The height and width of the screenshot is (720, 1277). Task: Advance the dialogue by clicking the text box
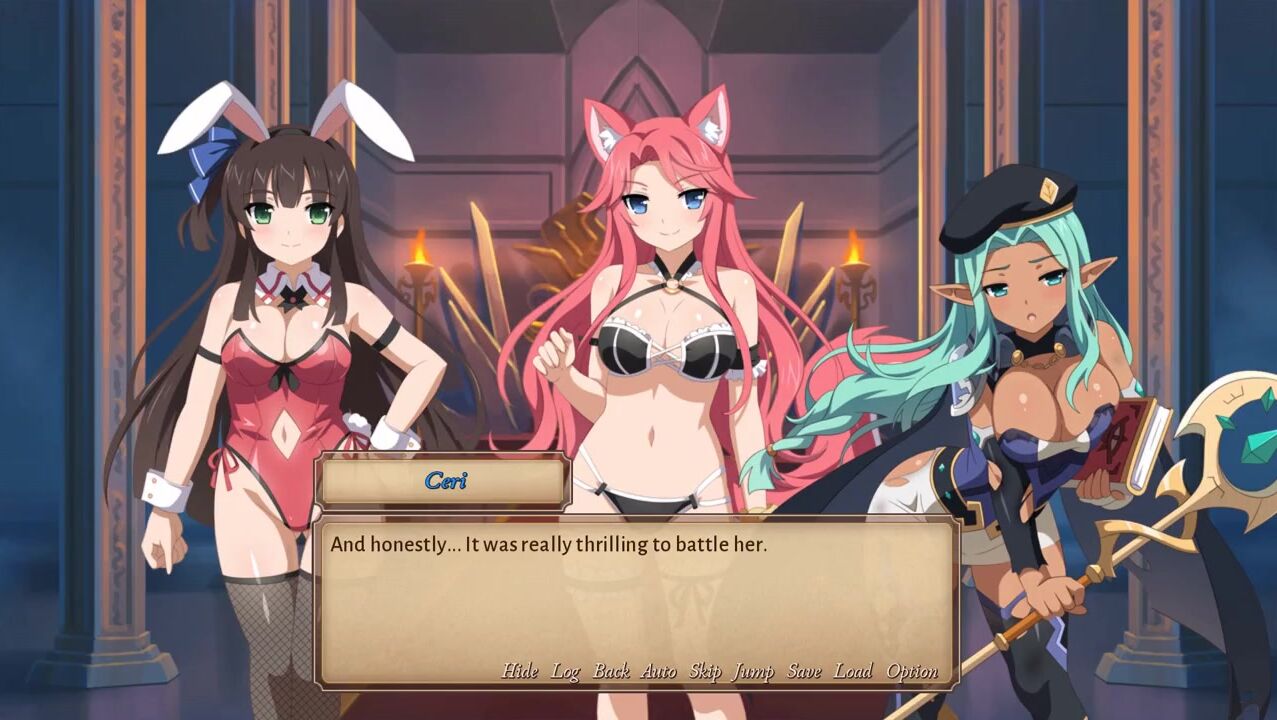637,600
